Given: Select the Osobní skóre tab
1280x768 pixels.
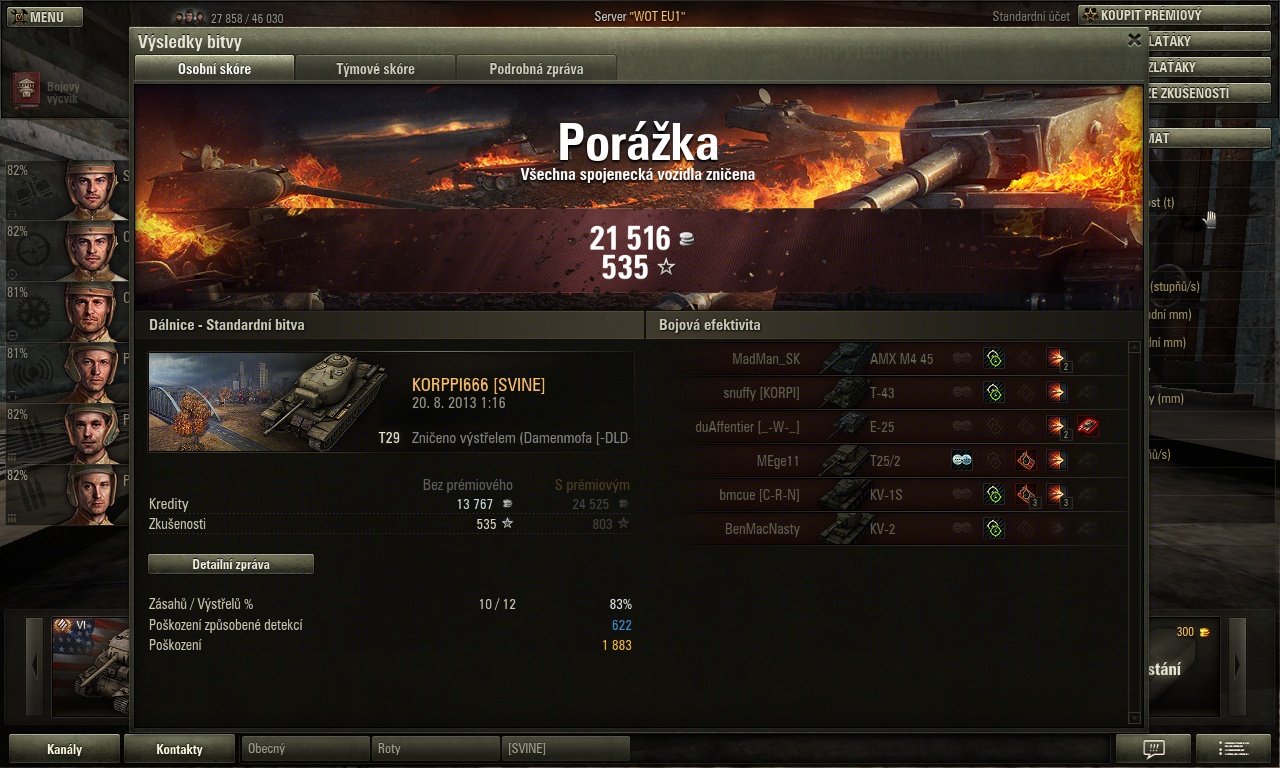Looking at the screenshot, I should (x=214, y=69).
